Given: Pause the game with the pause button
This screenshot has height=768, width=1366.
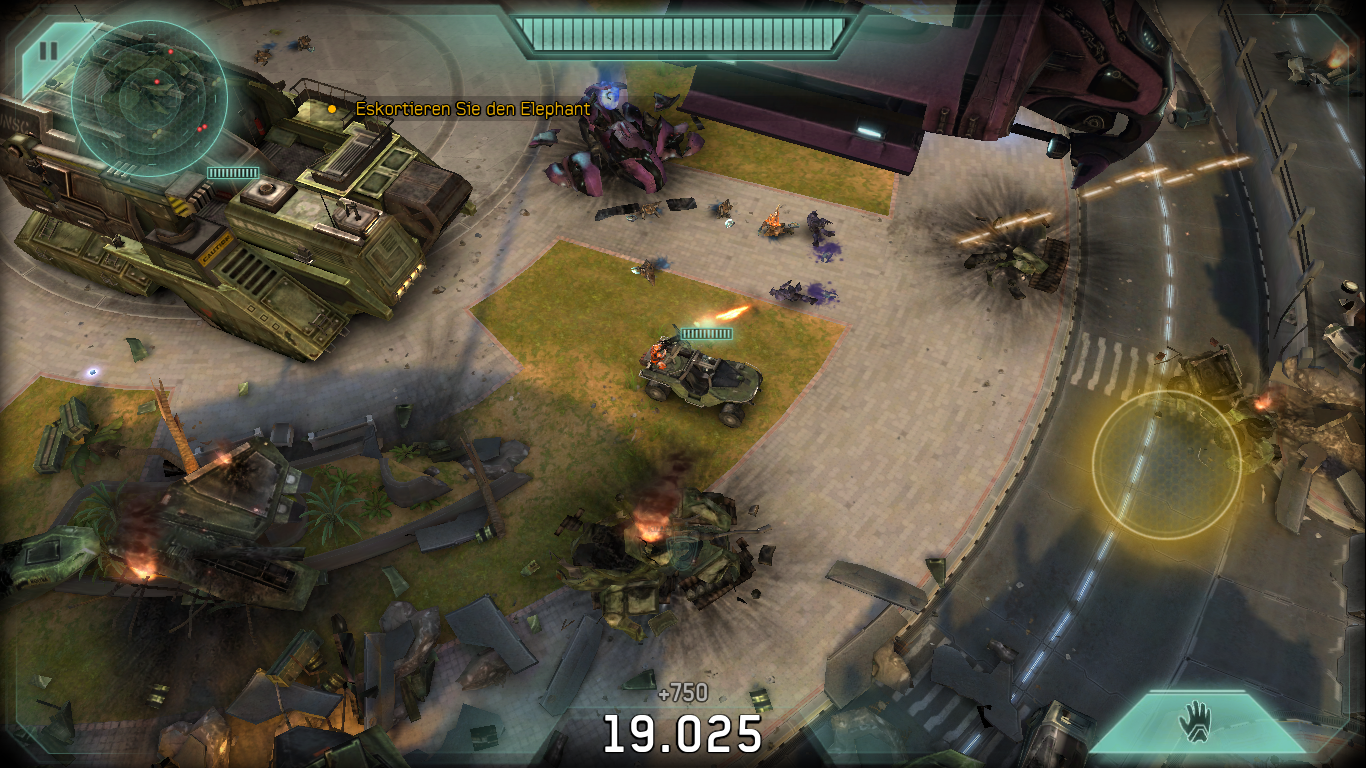Looking at the screenshot, I should click(48, 51).
